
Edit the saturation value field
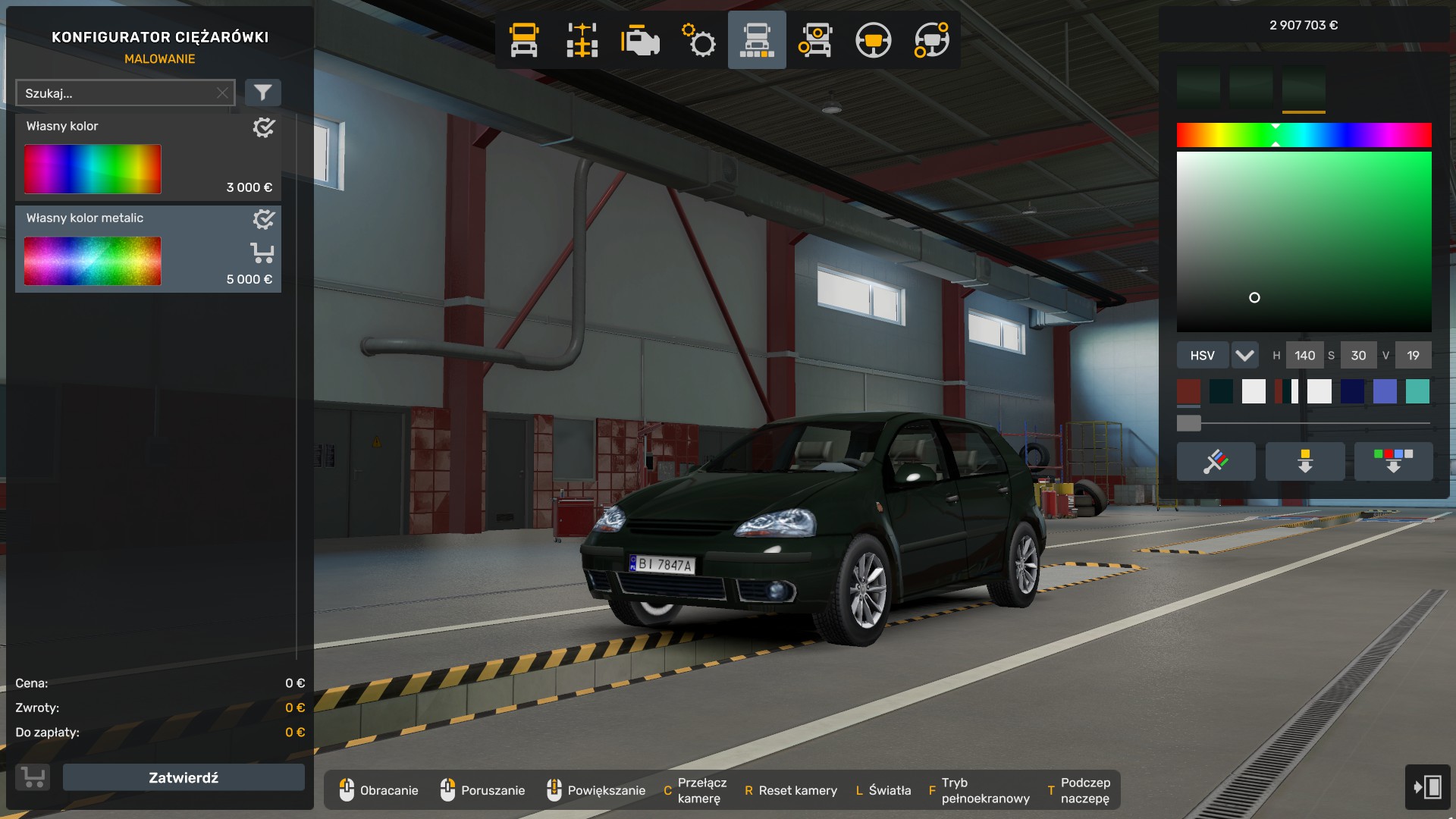1358,355
